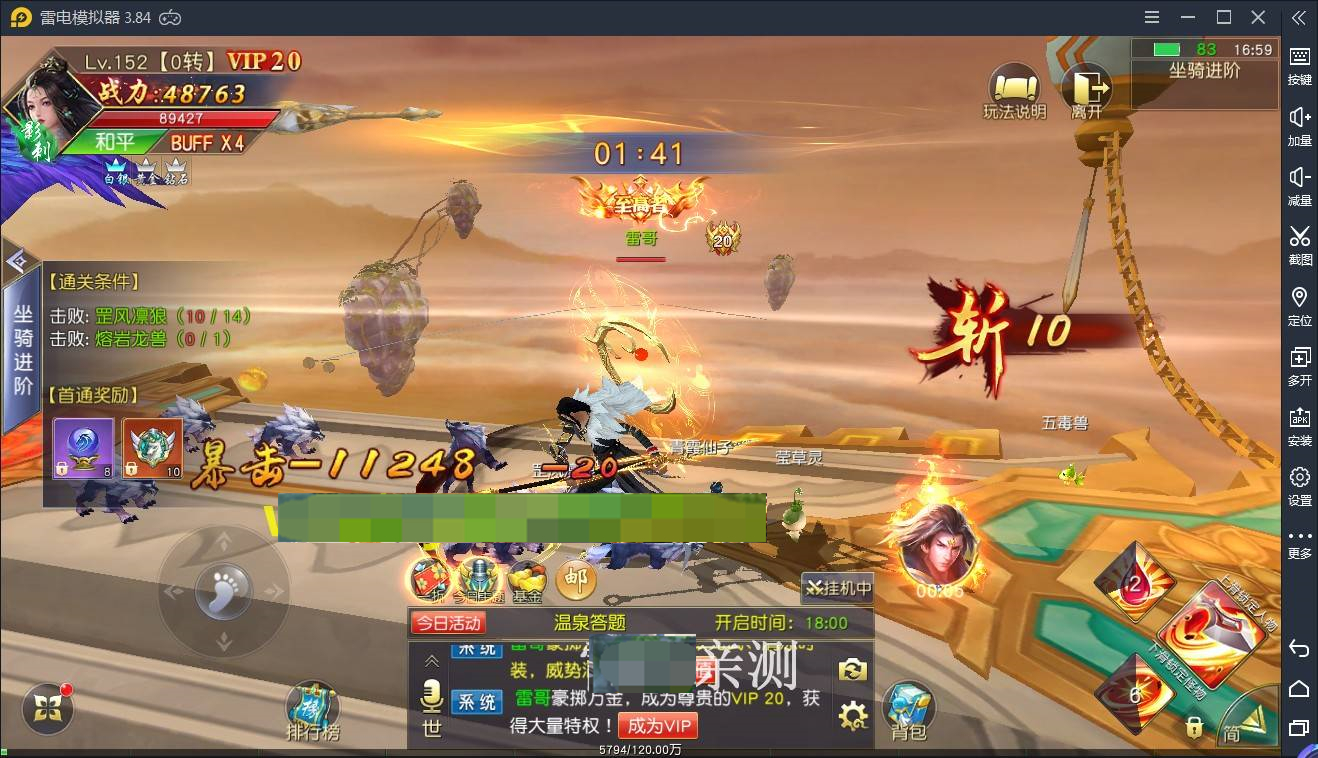Leave the dungeon with the 离开 button

(1086, 89)
